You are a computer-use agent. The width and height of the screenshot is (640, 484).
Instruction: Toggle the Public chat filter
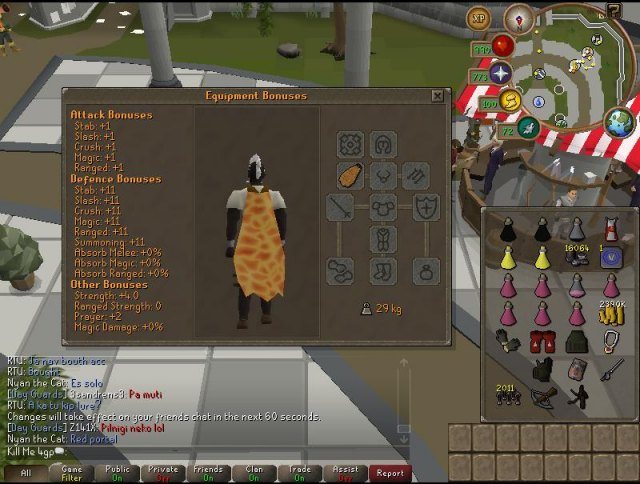pos(118,473)
